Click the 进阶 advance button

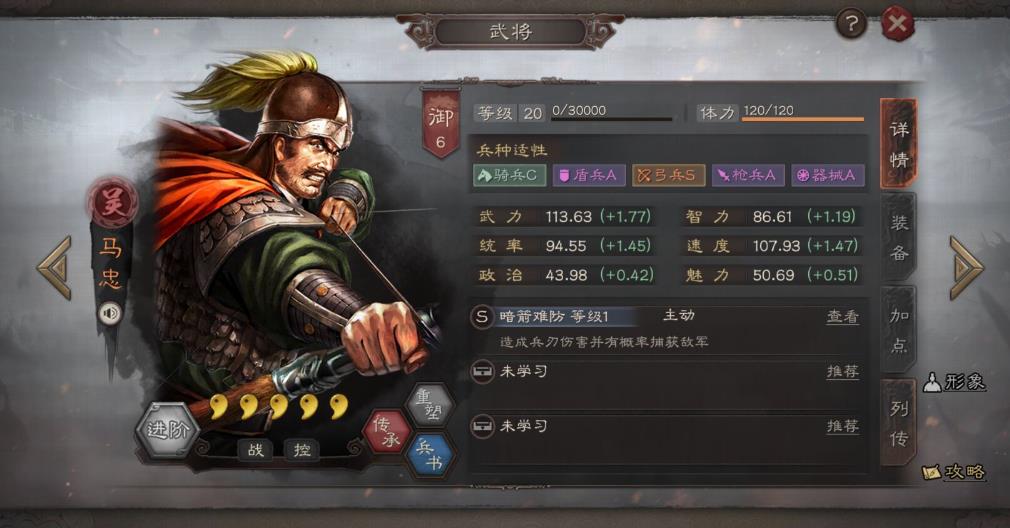click(x=165, y=430)
